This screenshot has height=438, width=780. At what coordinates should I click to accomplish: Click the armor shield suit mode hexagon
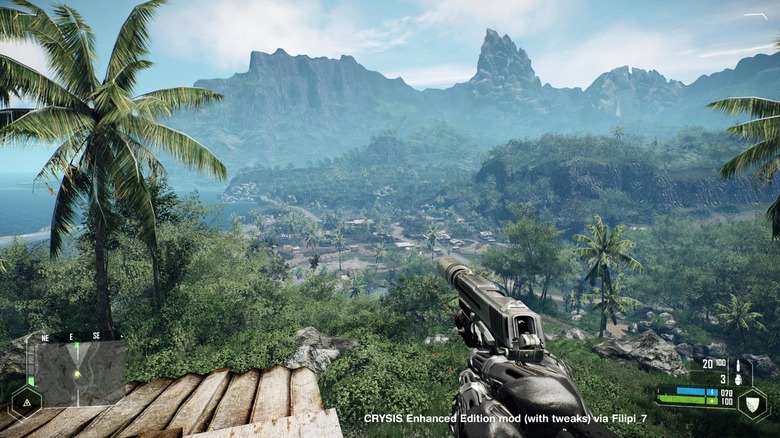[753, 402]
